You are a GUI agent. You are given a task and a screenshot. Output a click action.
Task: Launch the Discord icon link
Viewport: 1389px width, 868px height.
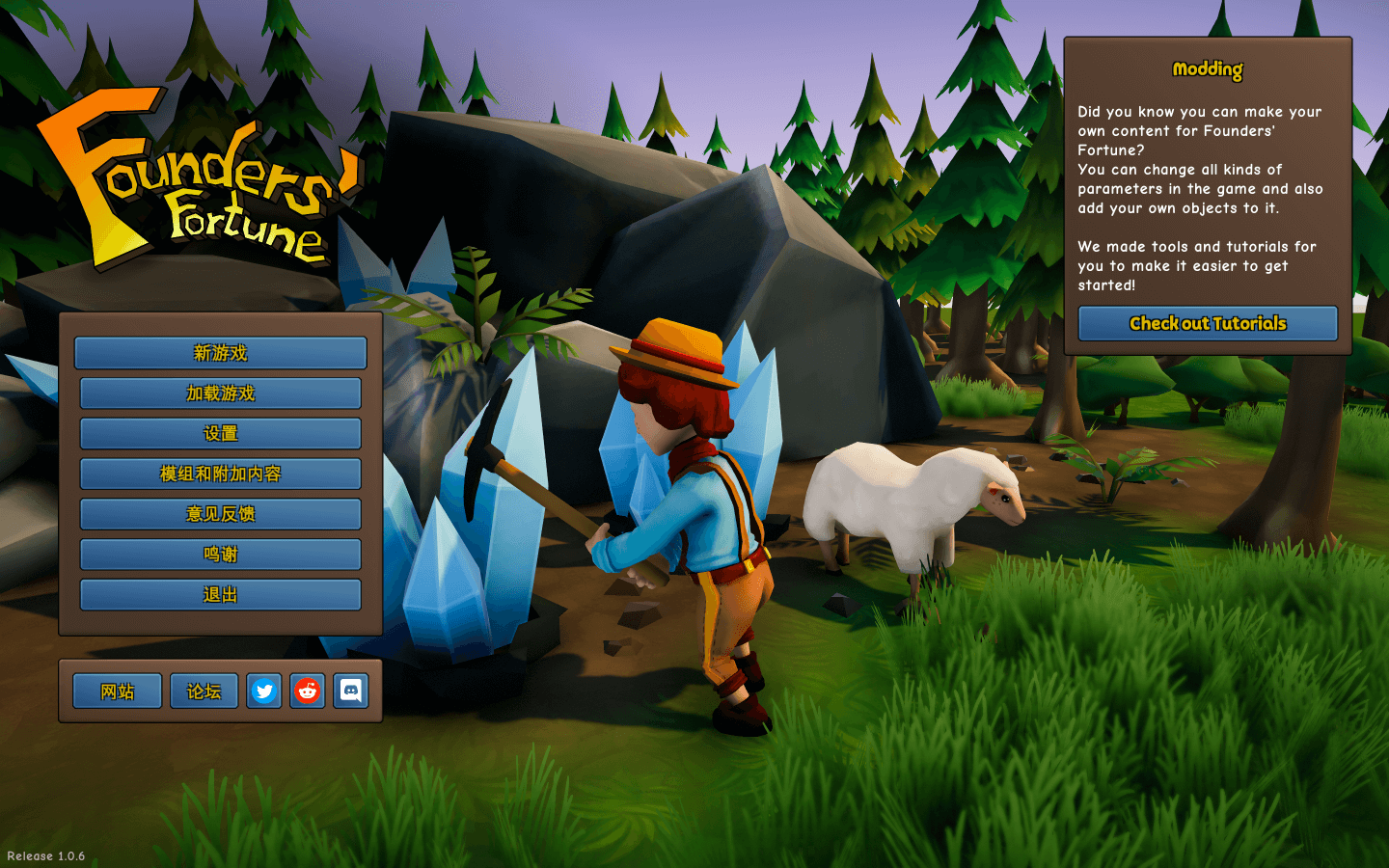tap(351, 692)
